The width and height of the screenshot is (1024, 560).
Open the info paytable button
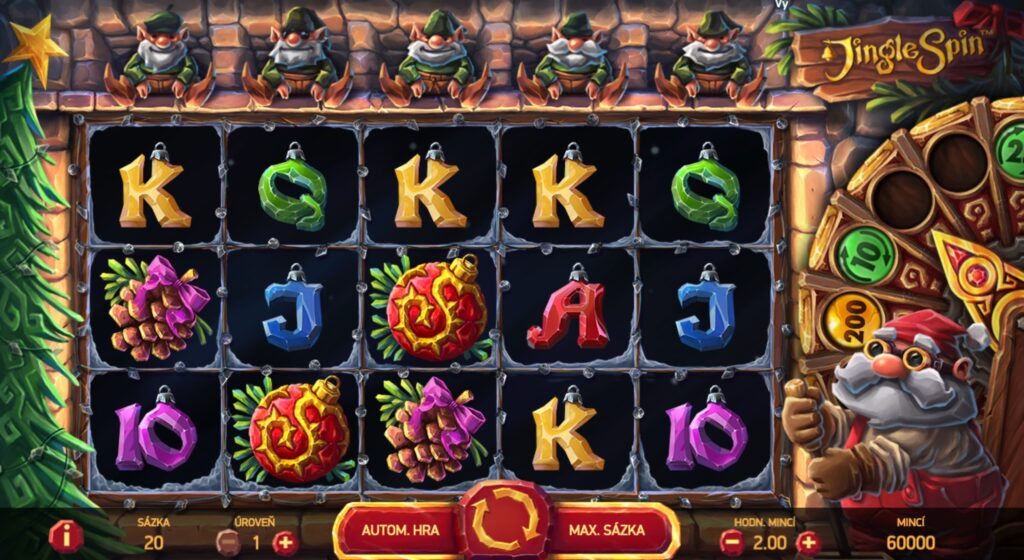click(66, 536)
